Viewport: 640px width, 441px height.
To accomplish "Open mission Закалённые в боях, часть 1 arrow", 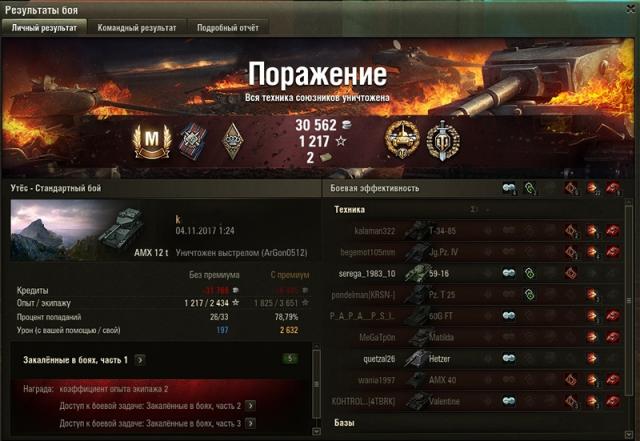I will pos(140,359).
